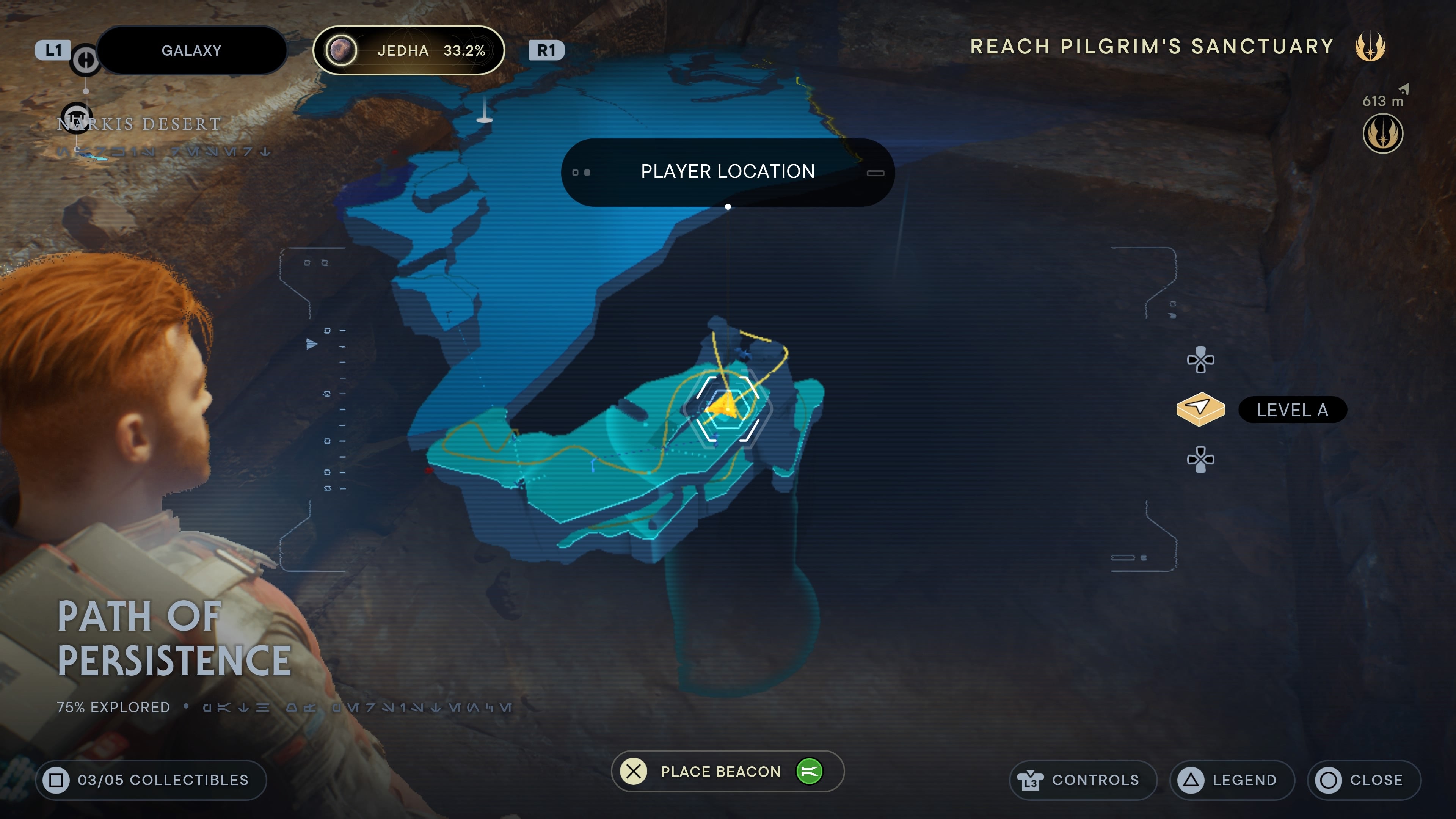Move down a map level using lower arrows

tap(1200, 460)
